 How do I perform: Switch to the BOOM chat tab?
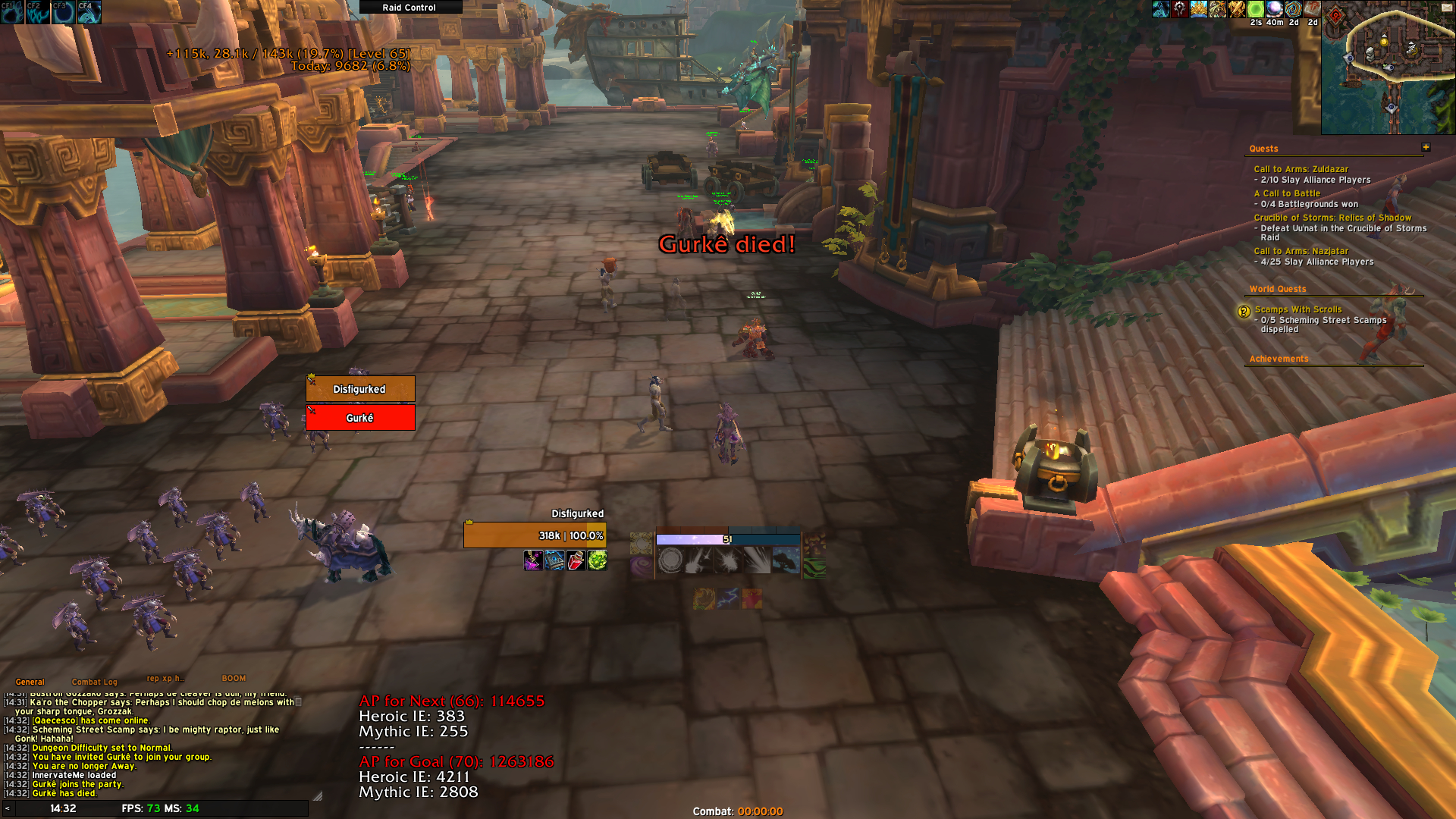[234, 678]
